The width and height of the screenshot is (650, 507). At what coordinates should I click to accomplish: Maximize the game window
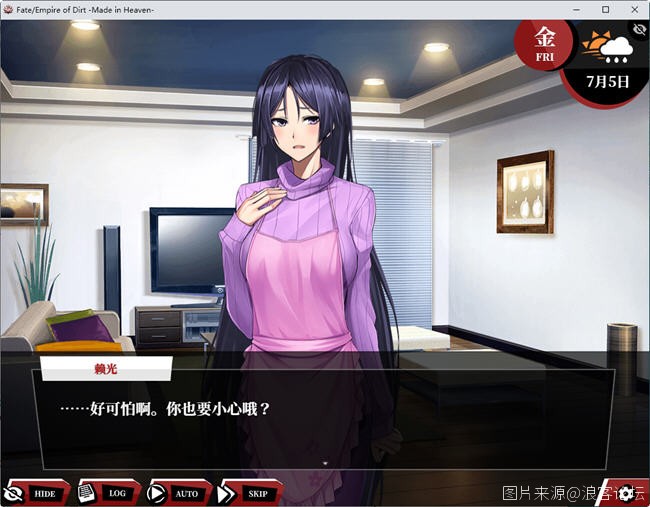[605, 9]
